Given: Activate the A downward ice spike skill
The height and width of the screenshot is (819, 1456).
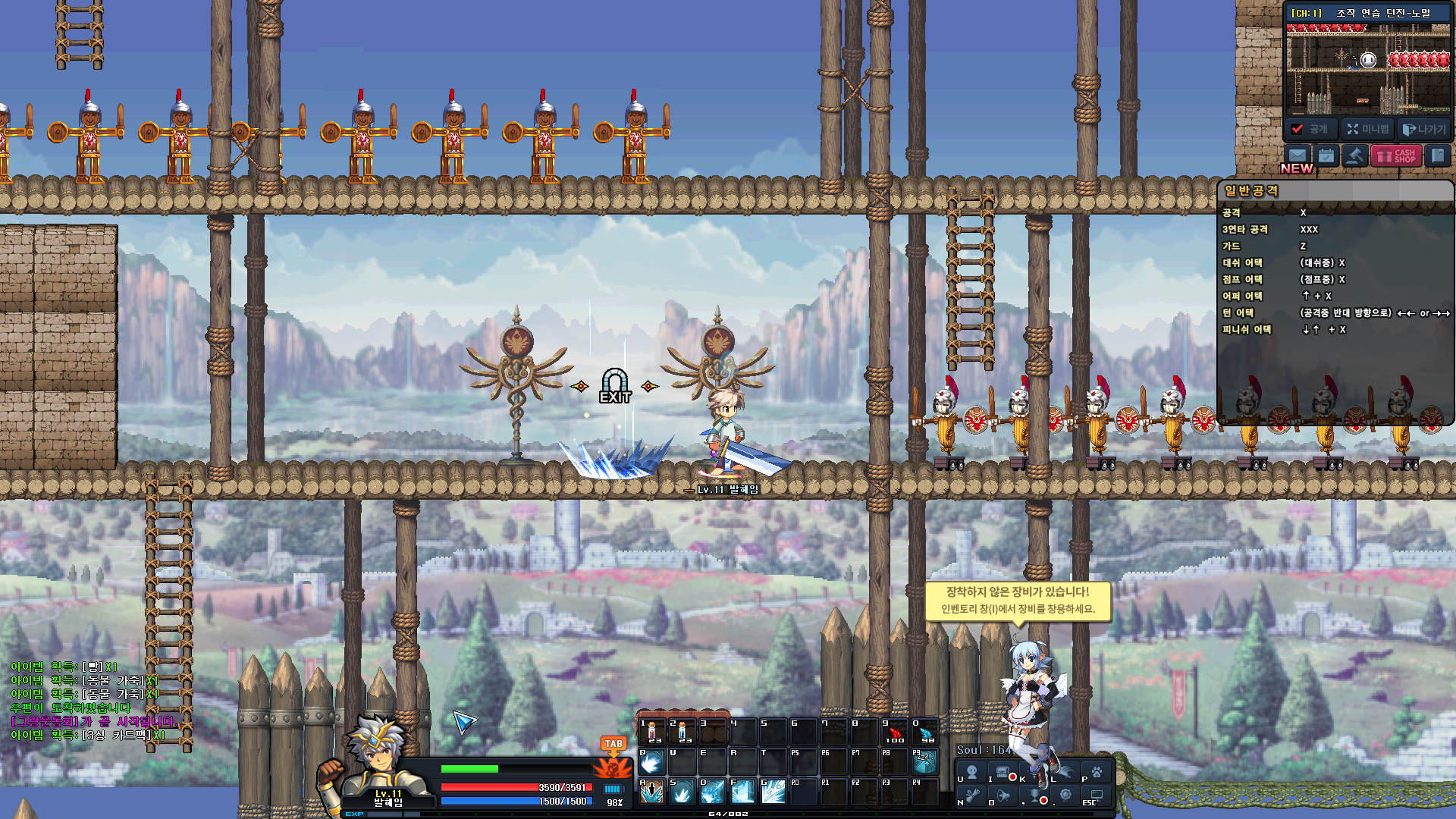Looking at the screenshot, I should (651, 792).
